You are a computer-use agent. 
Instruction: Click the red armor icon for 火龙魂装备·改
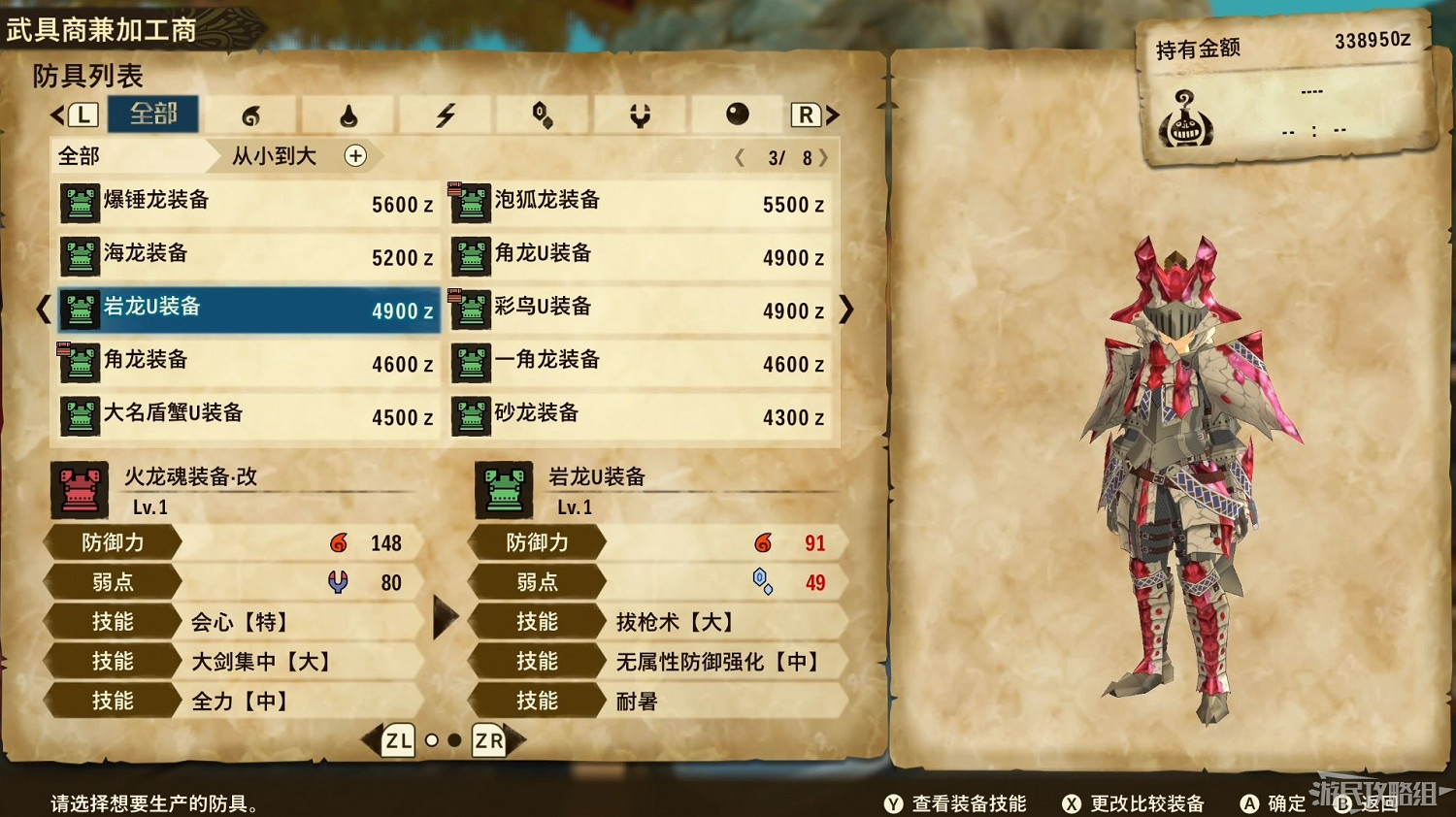click(x=79, y=489)
